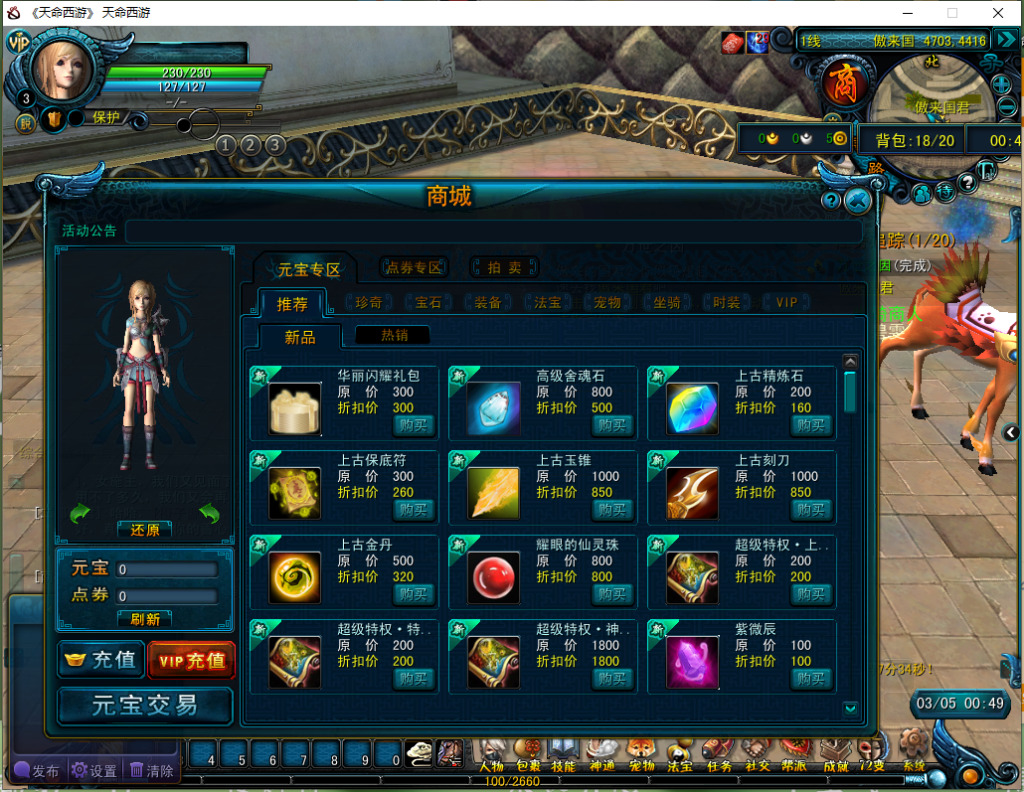Switch to the 坐骑 mount category

coord(667,302)
